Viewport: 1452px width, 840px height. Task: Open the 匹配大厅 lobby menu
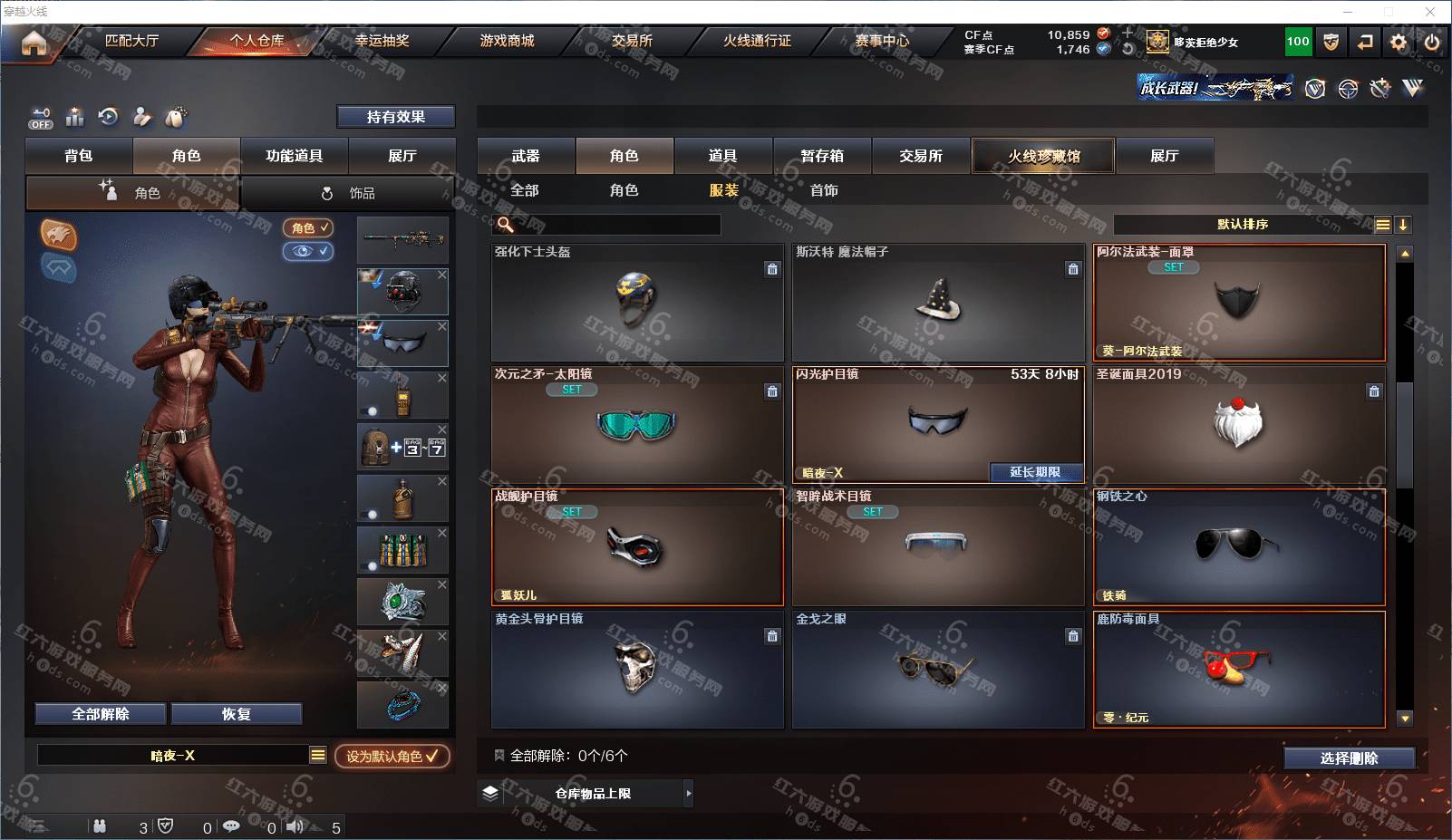(x=131, y=41)
